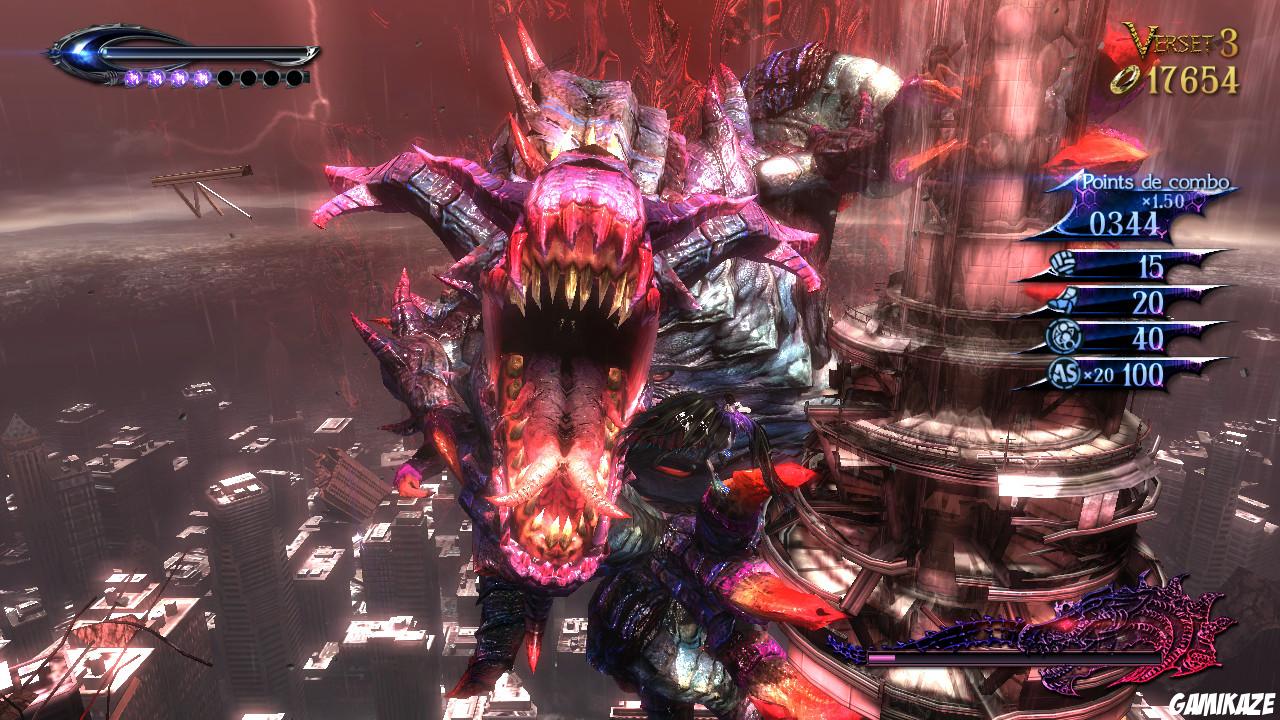The image size is (1280, 720).
Task: Click the weapon attack icon showing 40
Action: click(x=1065, y=335)
